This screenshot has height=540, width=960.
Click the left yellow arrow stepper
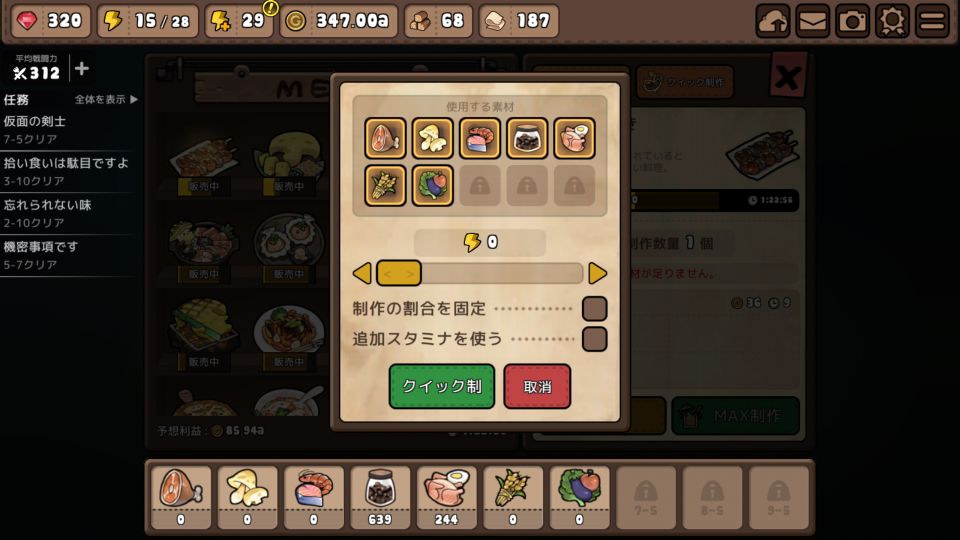coord(362,273)
